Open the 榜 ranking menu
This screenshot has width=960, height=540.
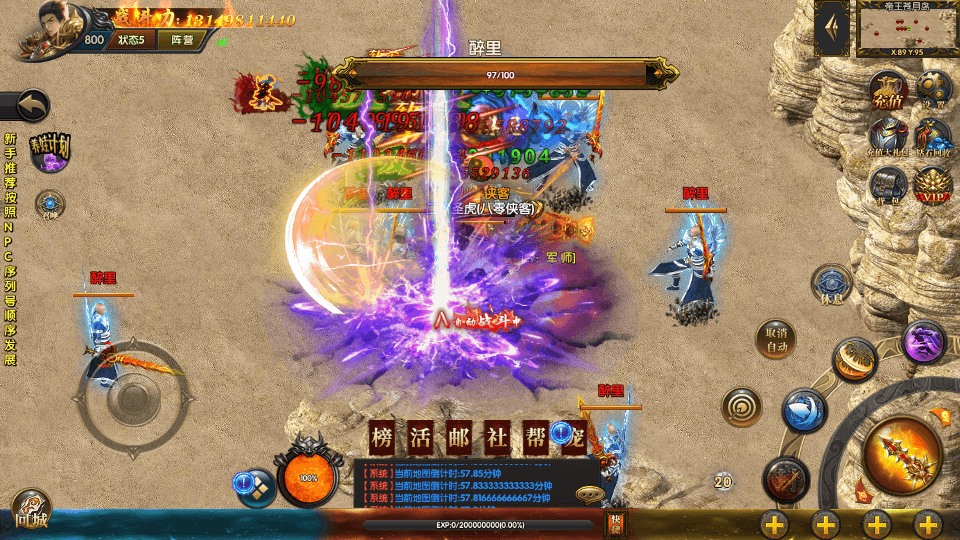[382, 436]
